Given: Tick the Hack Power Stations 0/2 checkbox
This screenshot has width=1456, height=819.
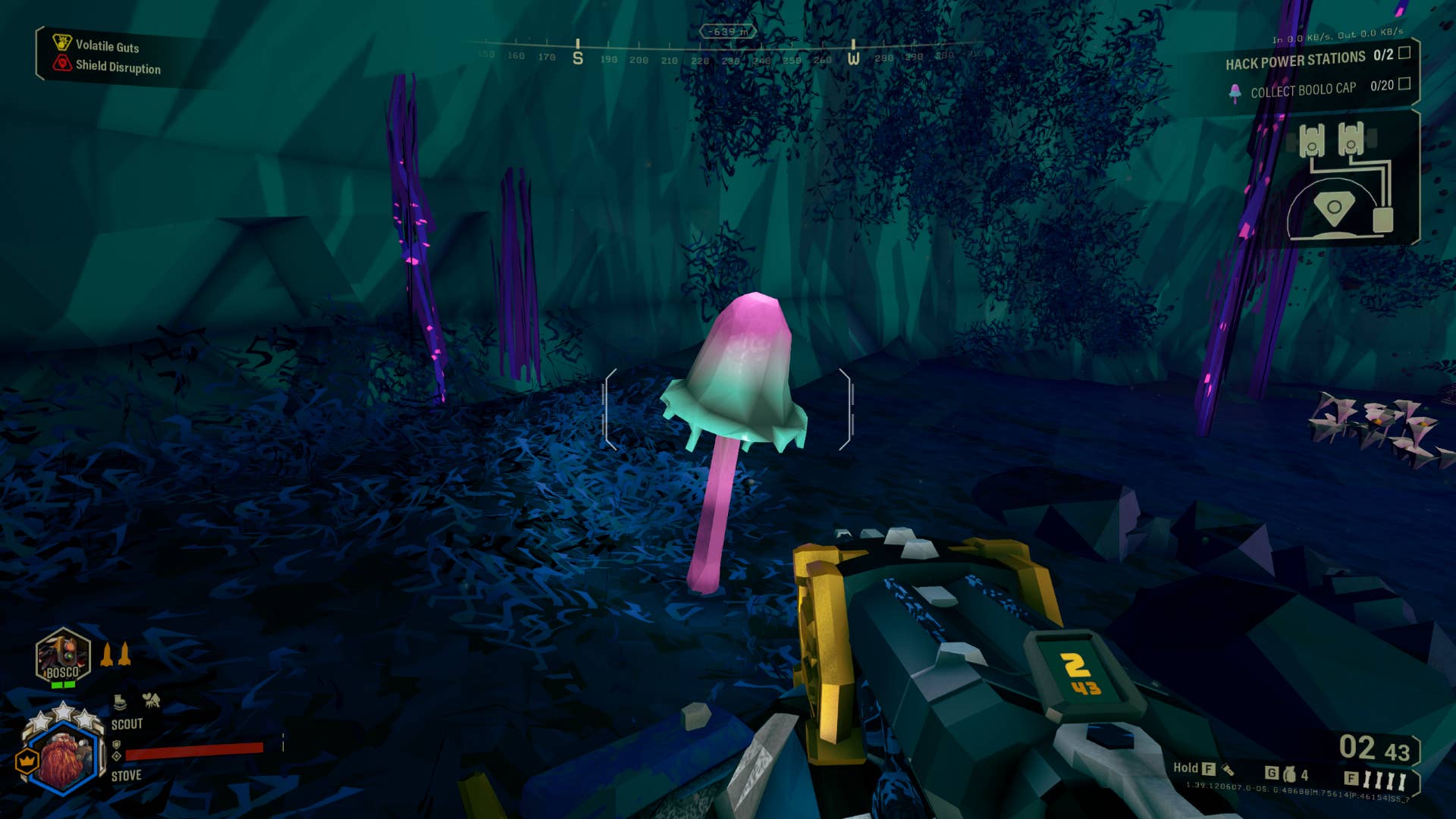Looking at the screenshot, I should point(1404,56).
